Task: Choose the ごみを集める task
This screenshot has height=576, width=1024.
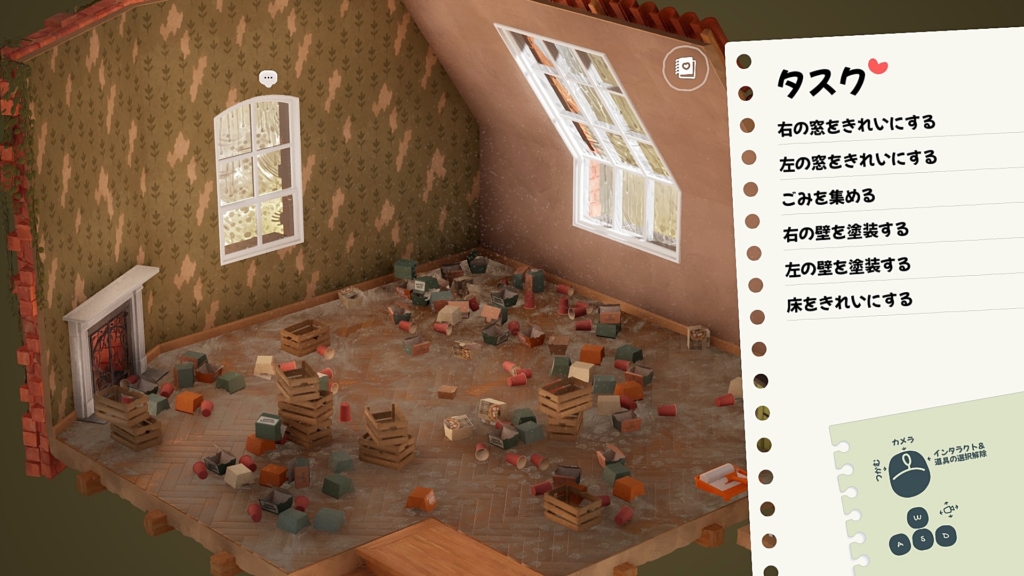Action: (828, 195)
